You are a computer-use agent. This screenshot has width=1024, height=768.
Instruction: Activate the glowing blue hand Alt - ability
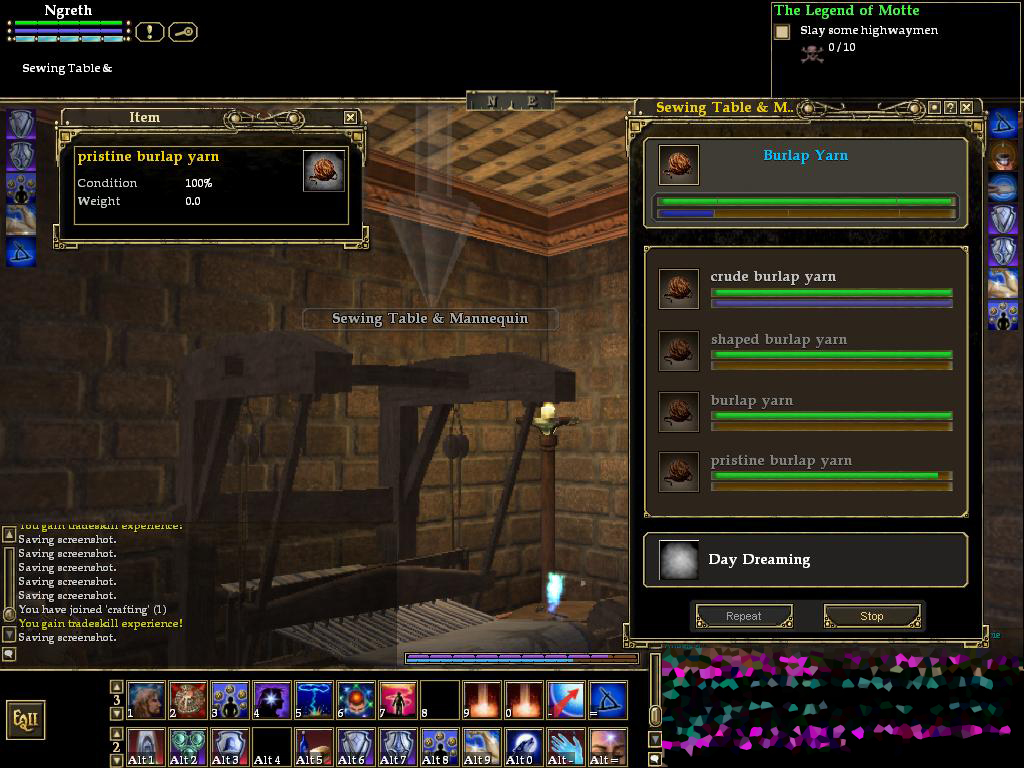[566, 747]
